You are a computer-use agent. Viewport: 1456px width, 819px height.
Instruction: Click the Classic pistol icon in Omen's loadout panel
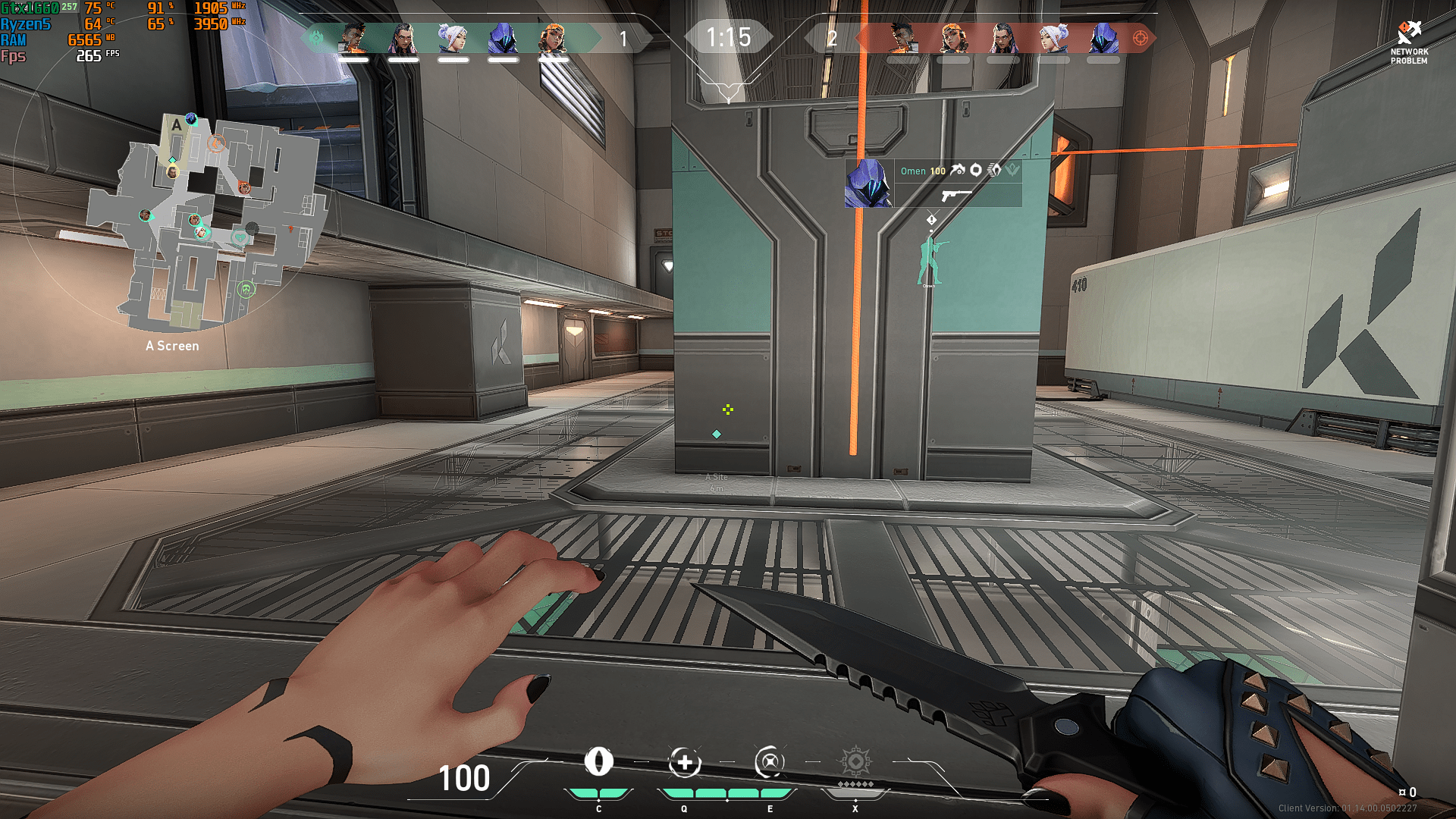(954, 196)
